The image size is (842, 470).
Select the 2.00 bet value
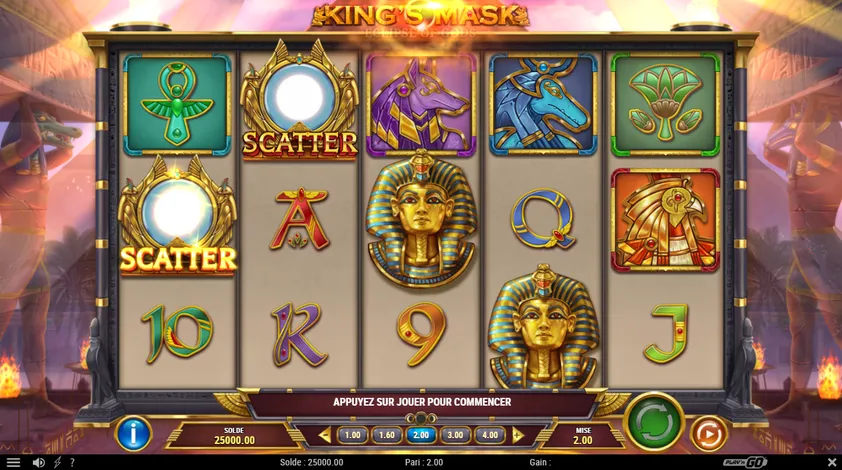click(421, 435)
